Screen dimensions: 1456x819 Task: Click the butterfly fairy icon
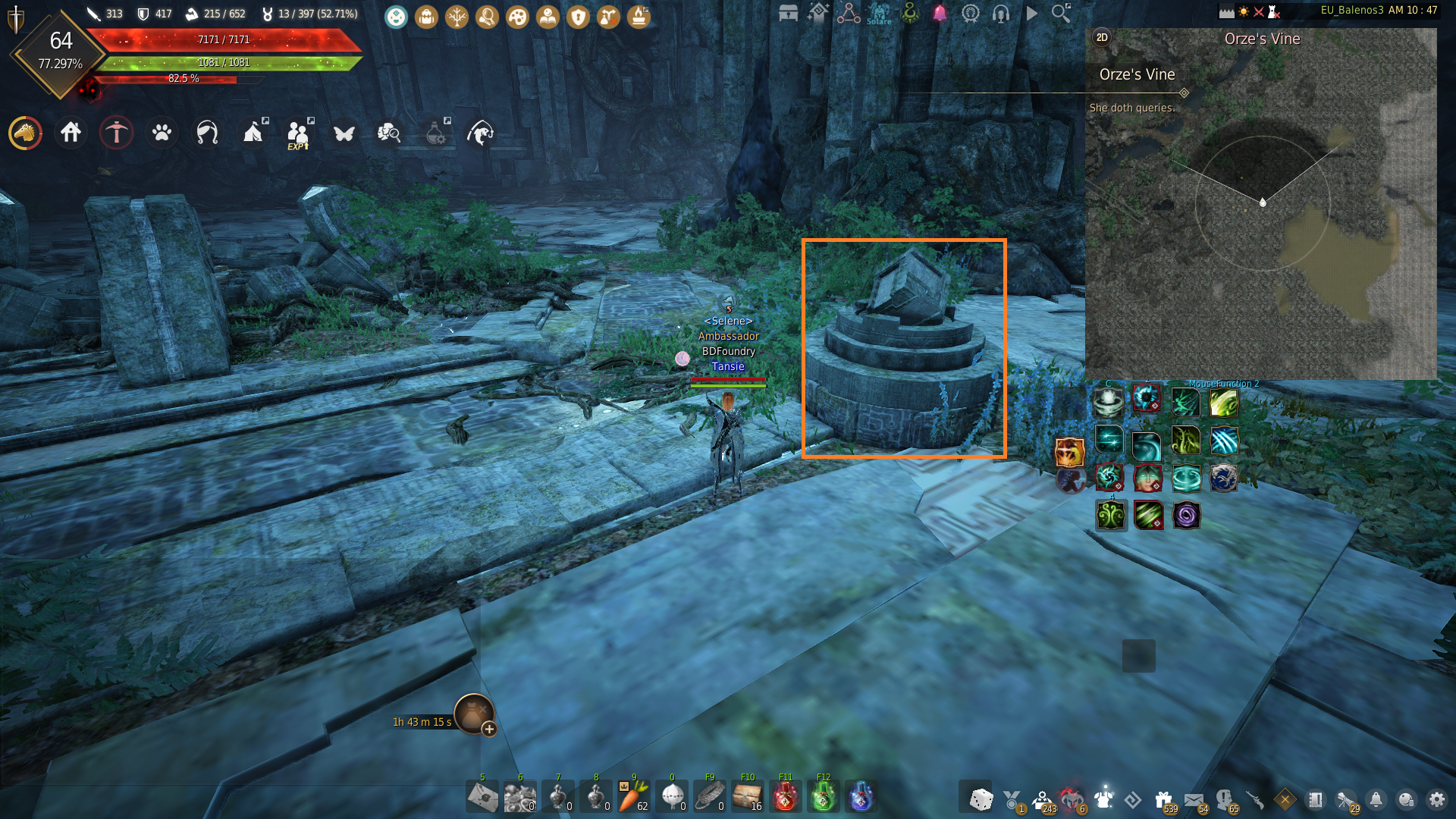344,132
